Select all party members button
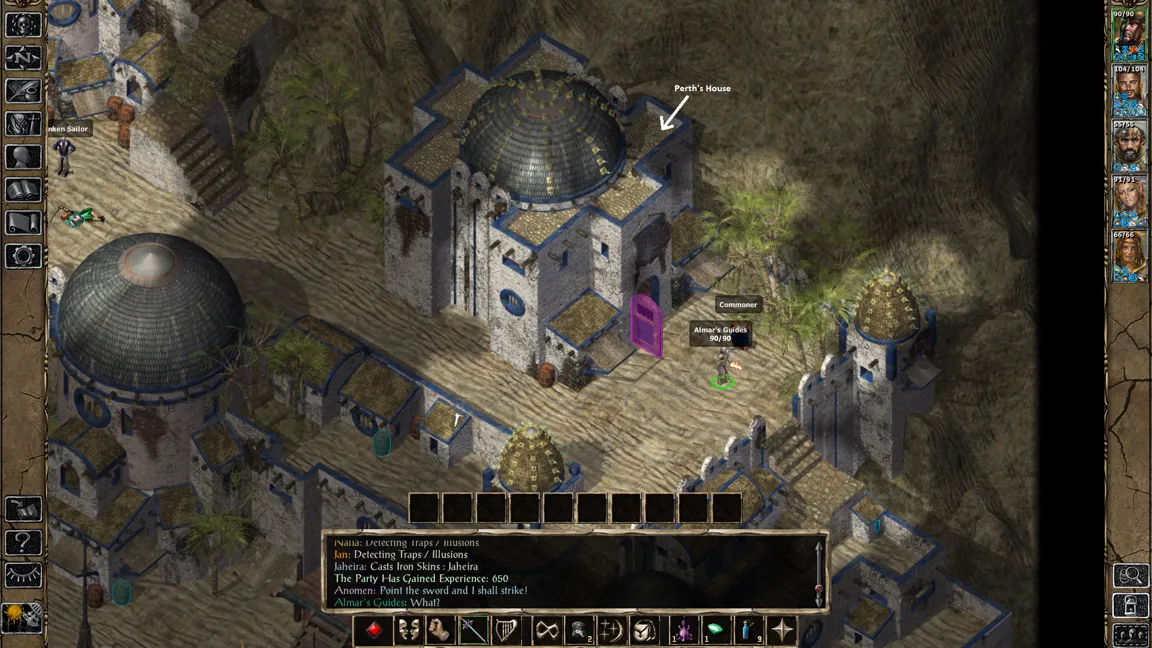 pos(1131,634)
